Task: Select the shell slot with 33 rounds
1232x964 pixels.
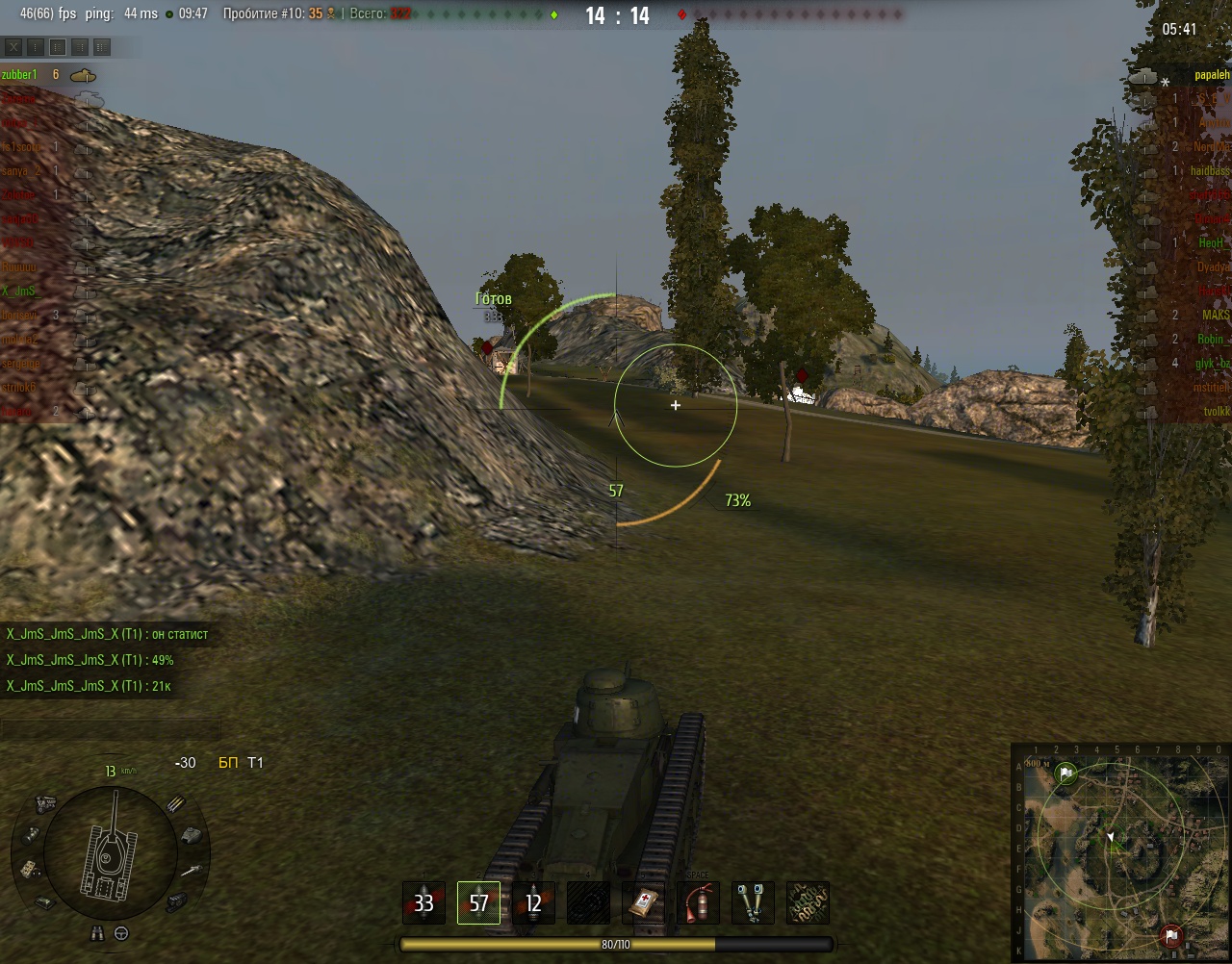Action: (423, 903)
